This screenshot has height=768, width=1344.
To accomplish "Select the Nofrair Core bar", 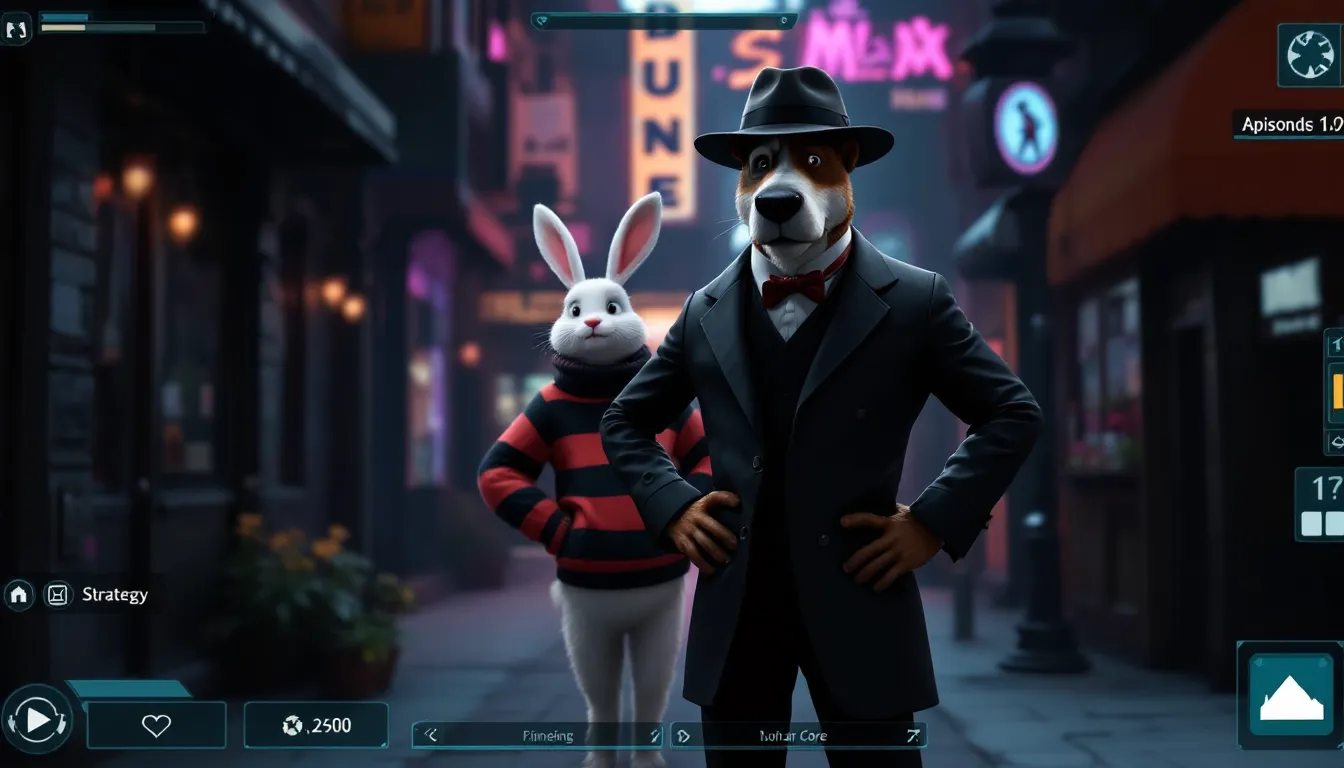I will 797,736.
